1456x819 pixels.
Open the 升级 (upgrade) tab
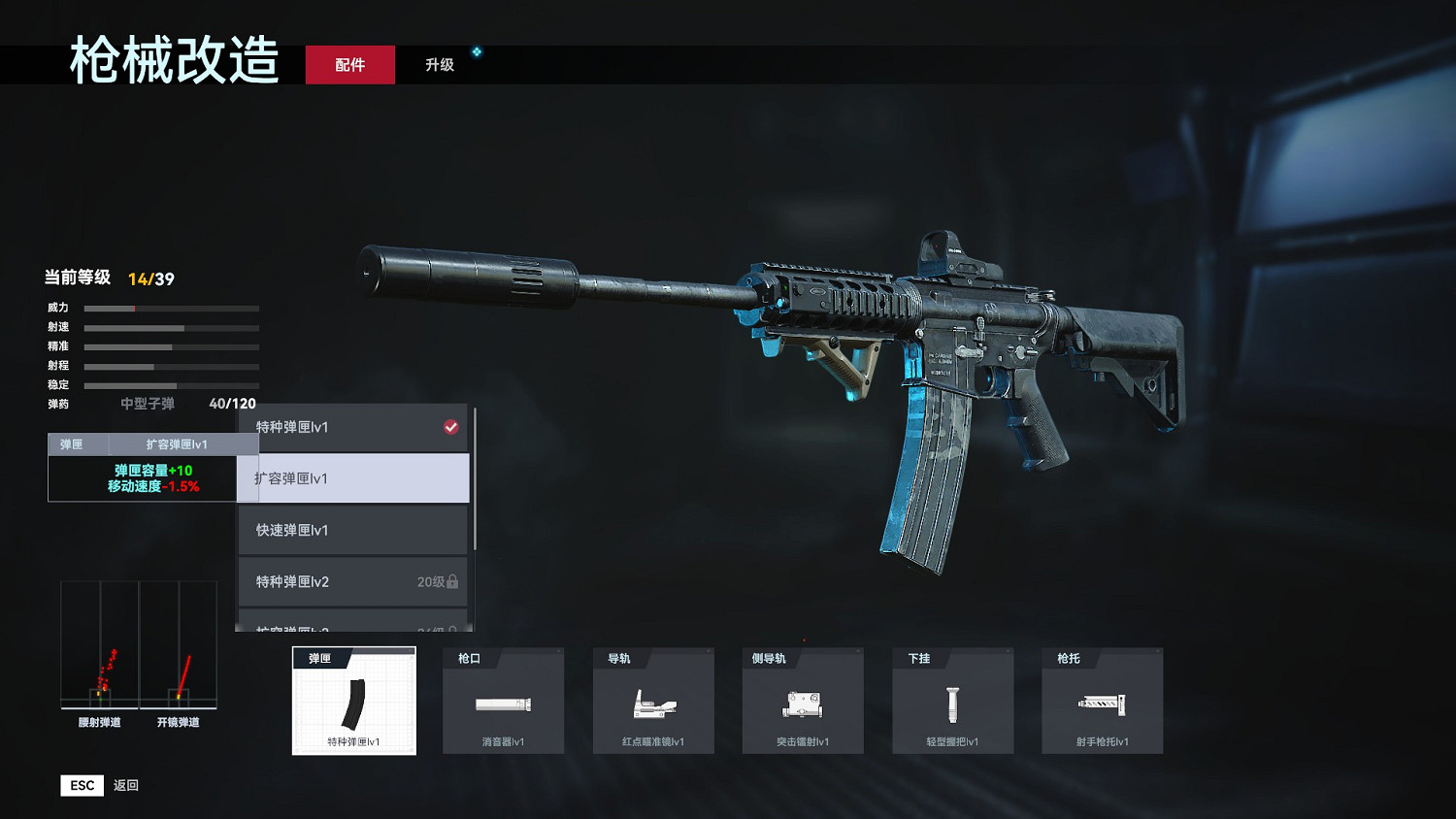[x=440, y=65]
